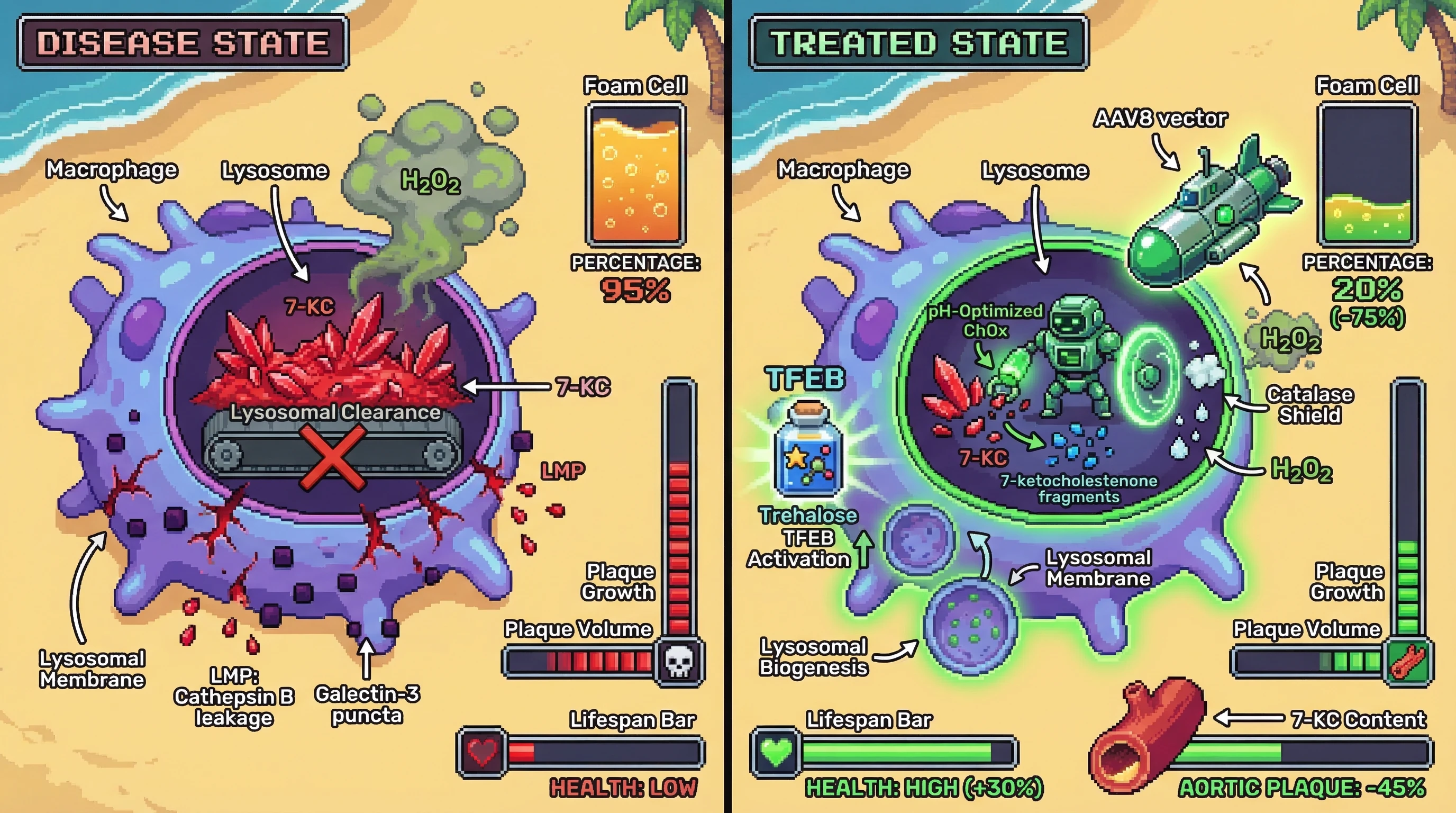This screenshot has width=1456, height=813.
Task: Click the green heart Lifespan icon
Action: (776, 753)
